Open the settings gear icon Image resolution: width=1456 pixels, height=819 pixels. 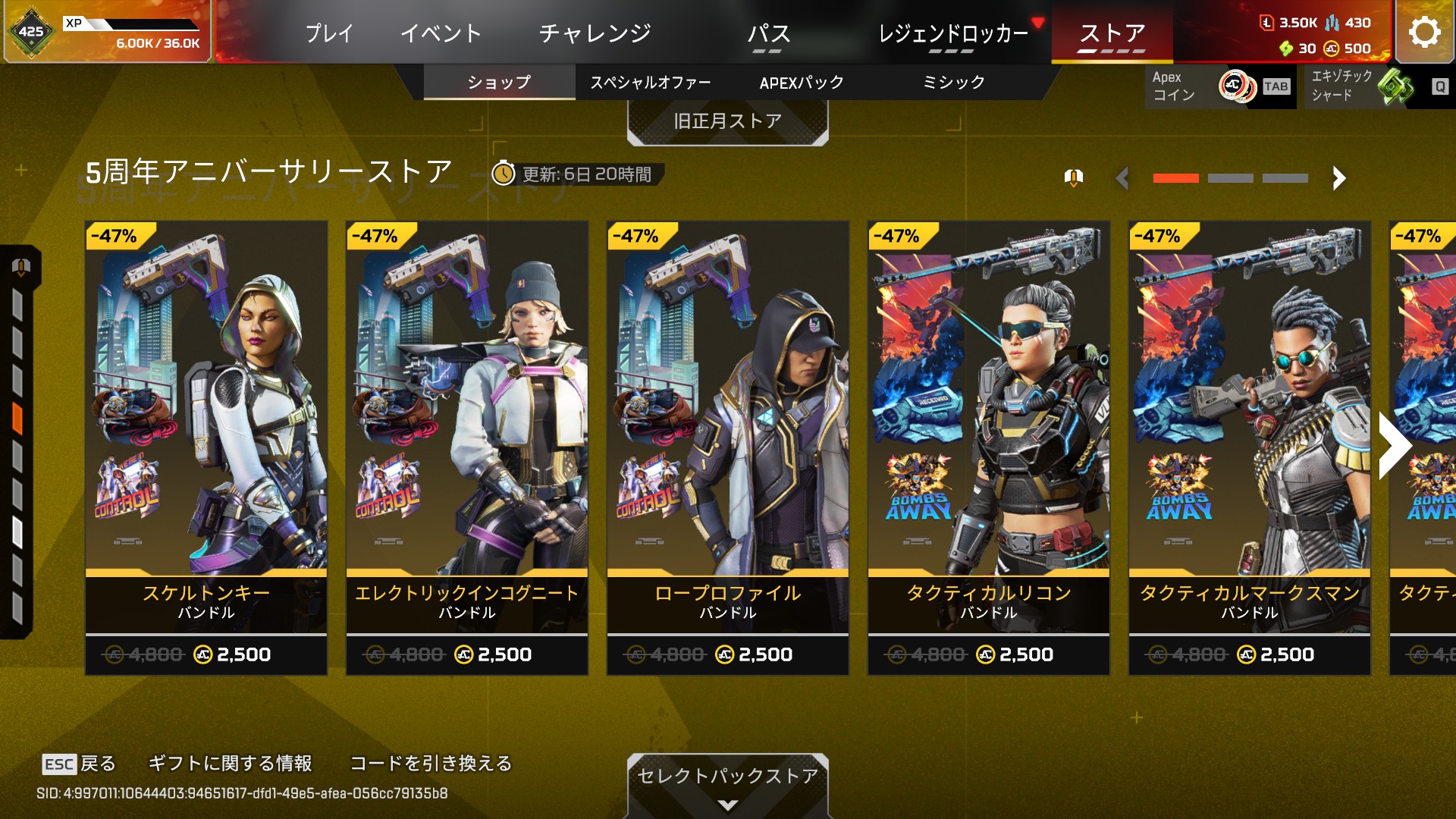(x=1424, y=32)
